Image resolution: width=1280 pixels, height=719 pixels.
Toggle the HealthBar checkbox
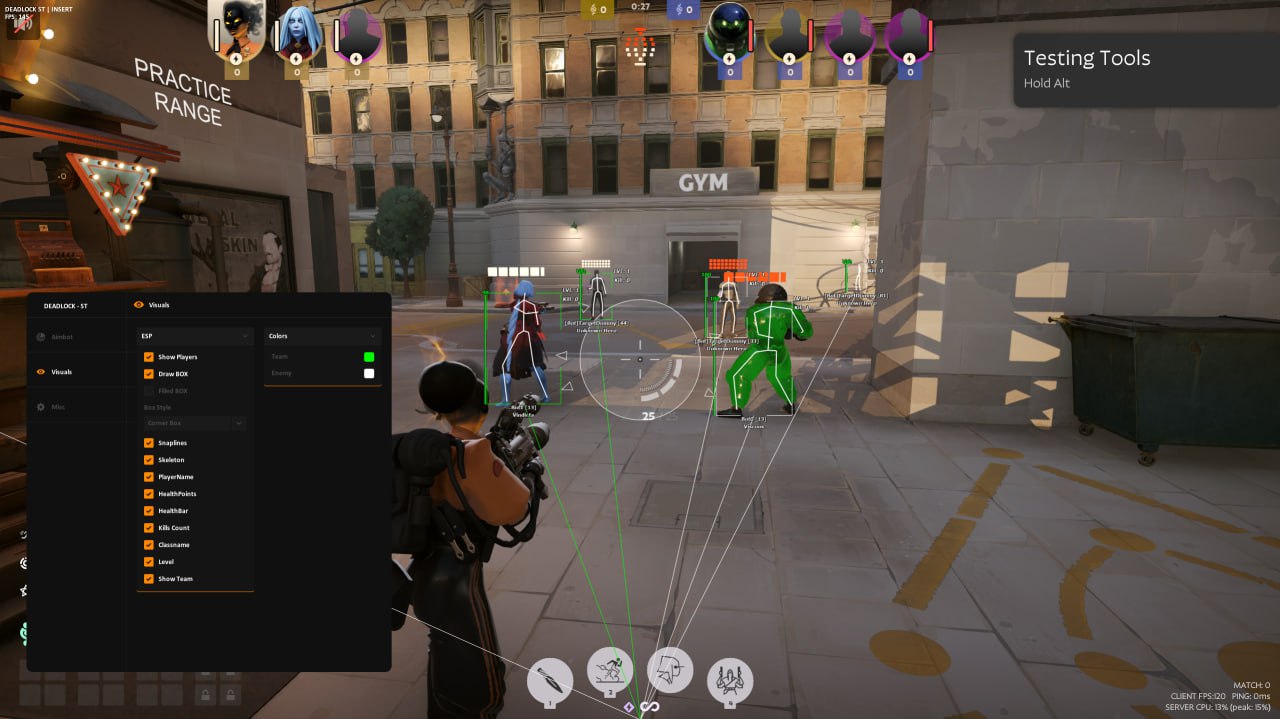149,511
